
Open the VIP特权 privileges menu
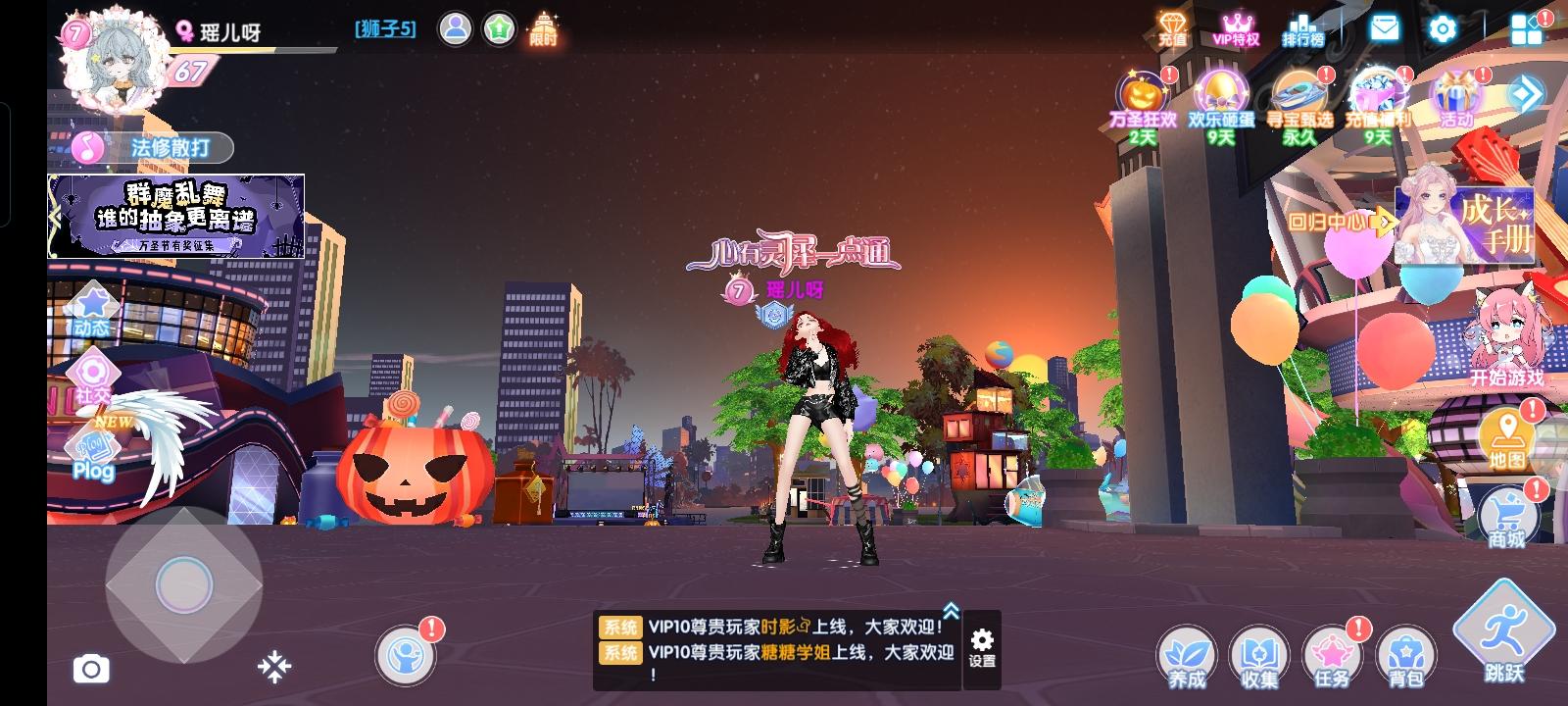click(1237, 28)
